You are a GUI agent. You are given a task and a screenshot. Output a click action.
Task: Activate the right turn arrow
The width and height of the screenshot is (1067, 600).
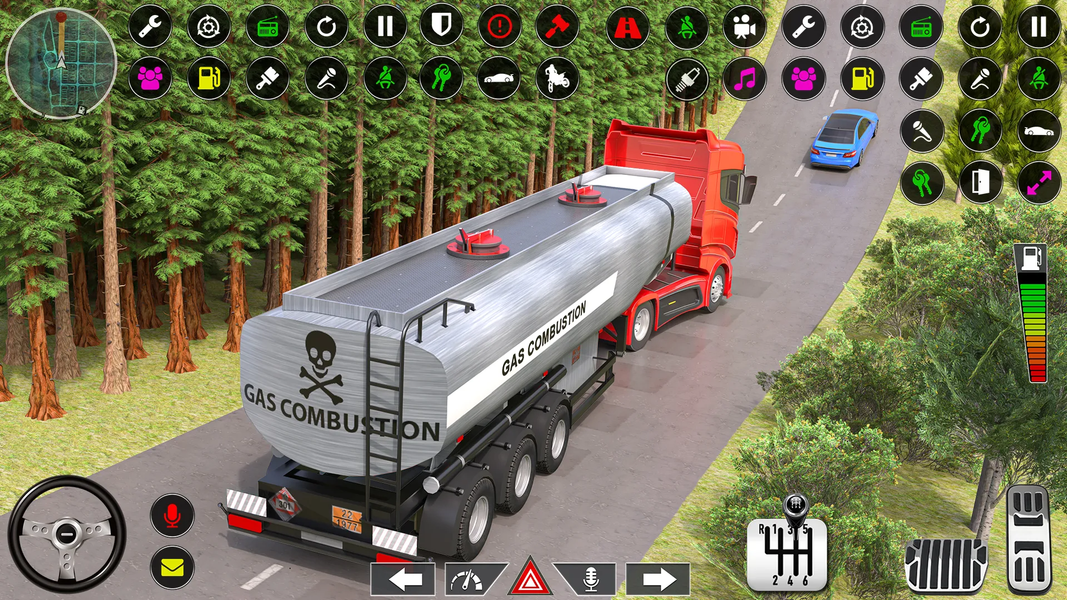(658, 578)
